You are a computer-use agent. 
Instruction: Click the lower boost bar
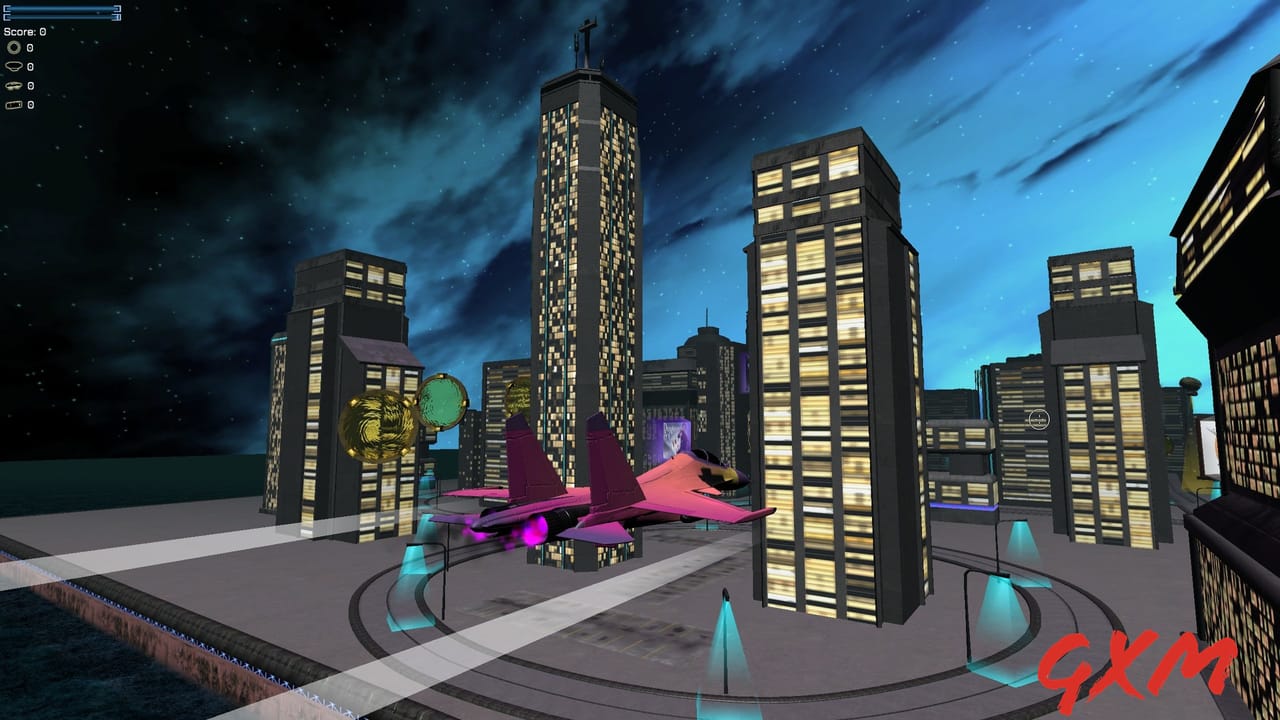click(60, 17)
